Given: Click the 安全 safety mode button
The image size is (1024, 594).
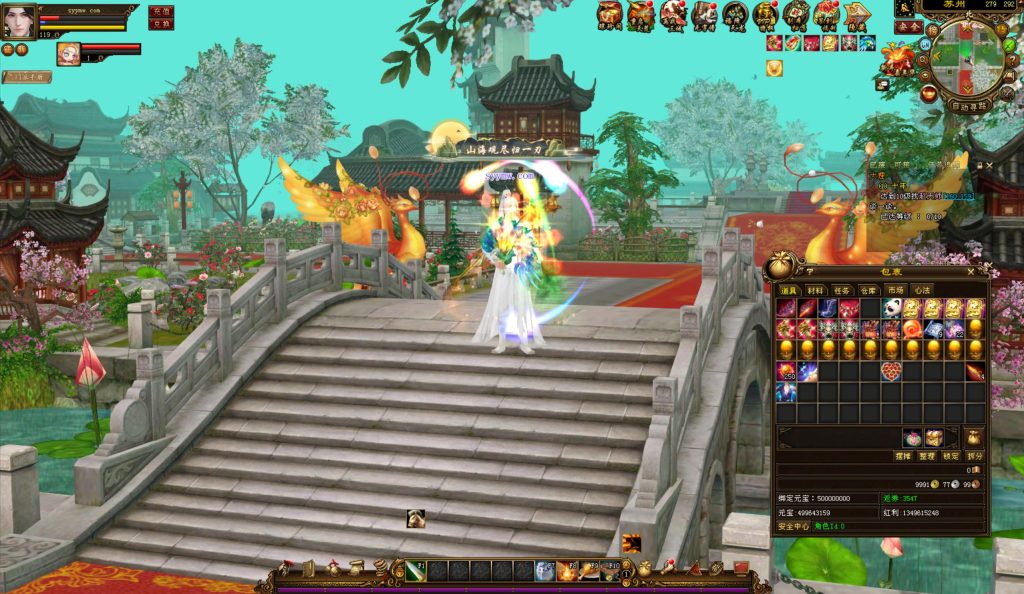Looking at the screenshot, I should coord(908,27).
